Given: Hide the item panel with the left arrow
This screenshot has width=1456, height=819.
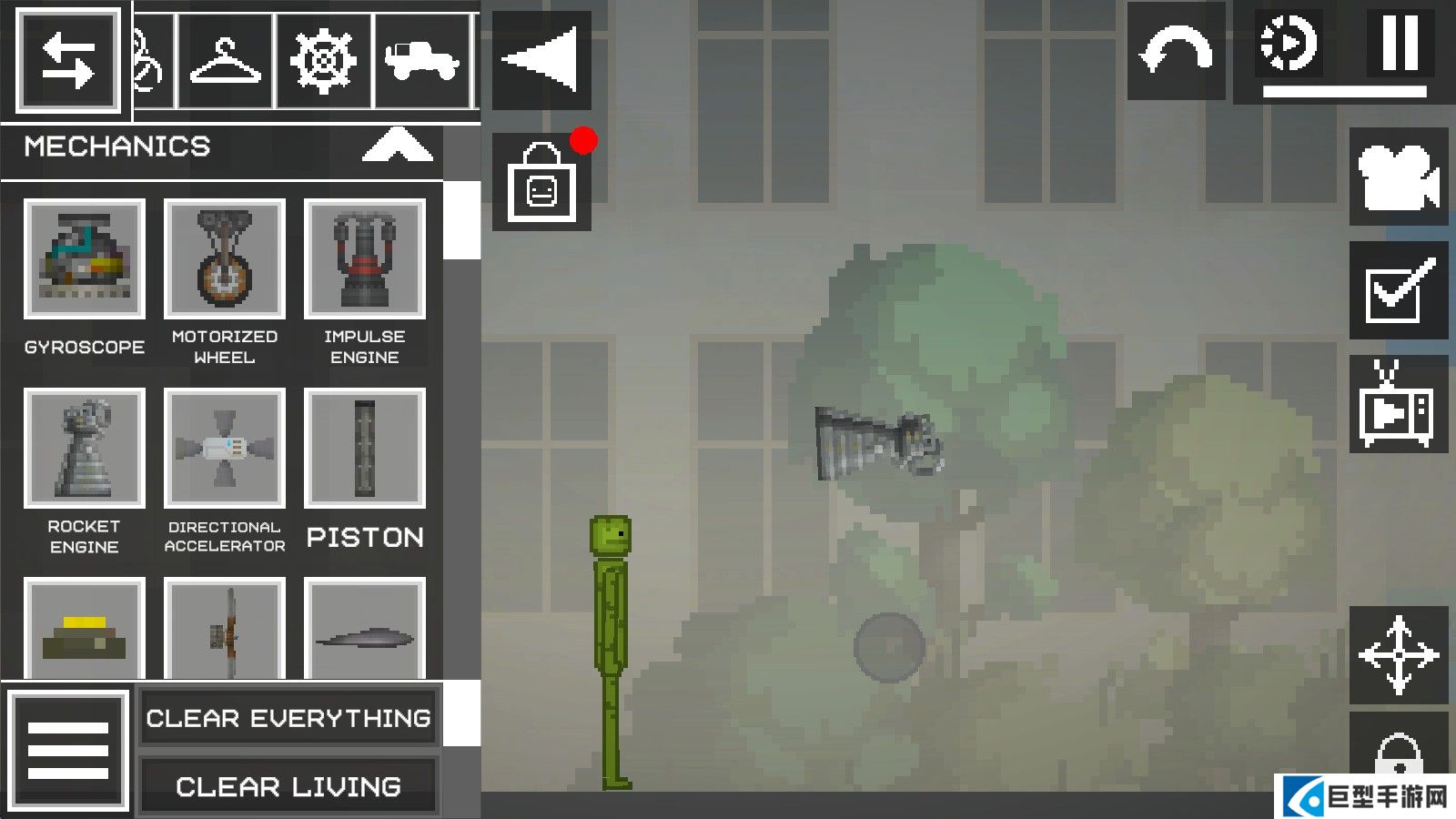Looking at the screenshot, I should pos(541,60).
